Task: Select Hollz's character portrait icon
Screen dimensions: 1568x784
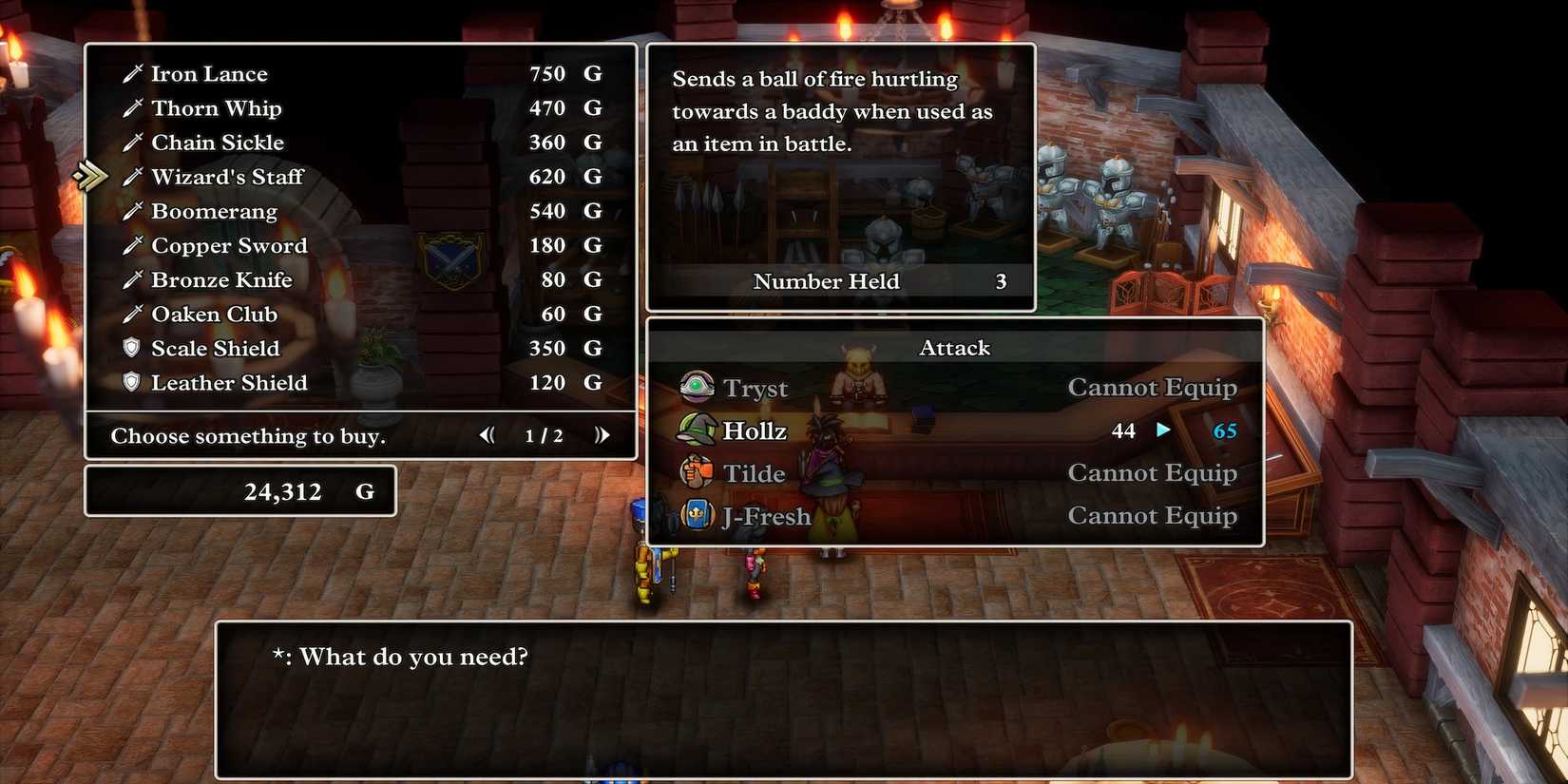Action: pos(697,430)
